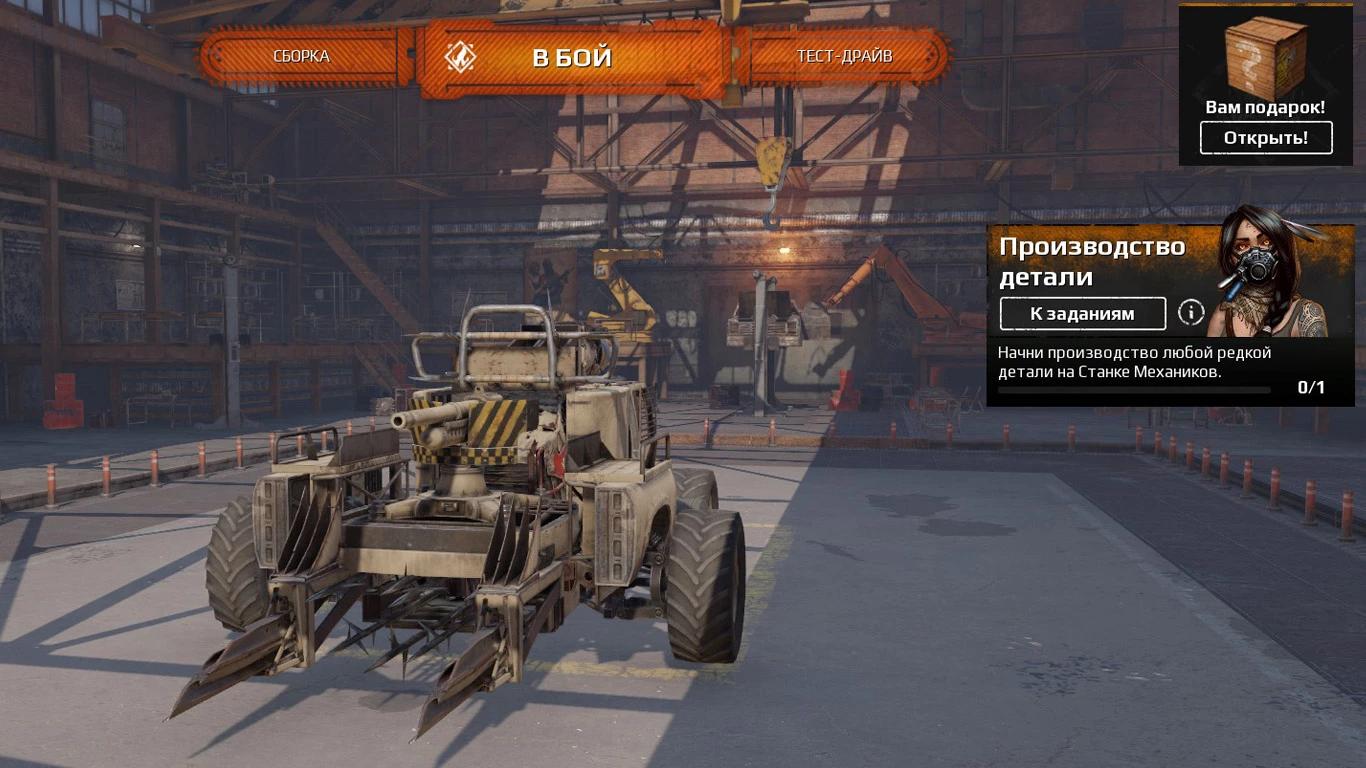The width and height of the screenshot is (1366, 768).
Task: Click the mystery gift box image
Action: 1265,55
